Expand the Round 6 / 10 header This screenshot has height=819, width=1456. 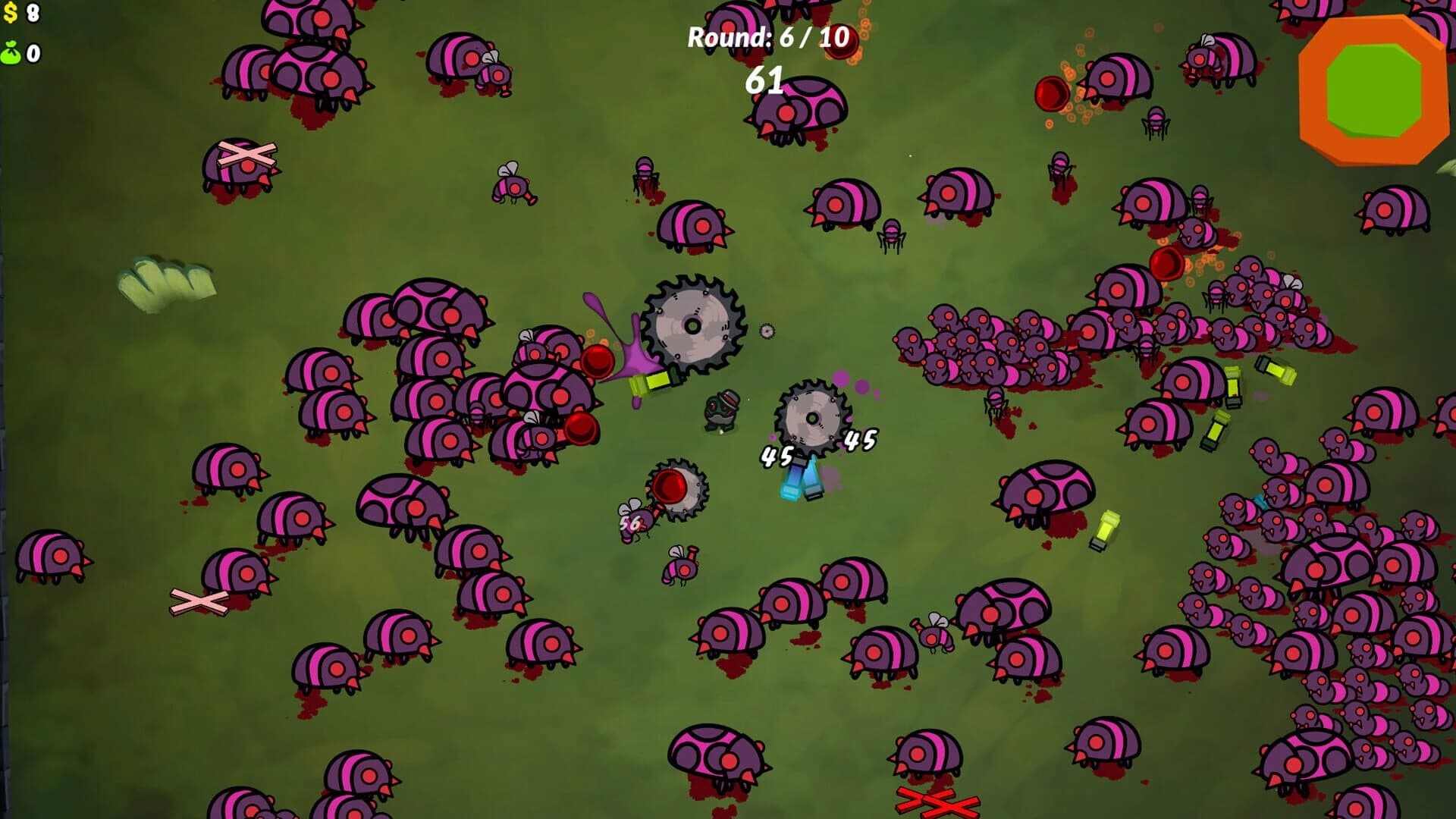767,38
